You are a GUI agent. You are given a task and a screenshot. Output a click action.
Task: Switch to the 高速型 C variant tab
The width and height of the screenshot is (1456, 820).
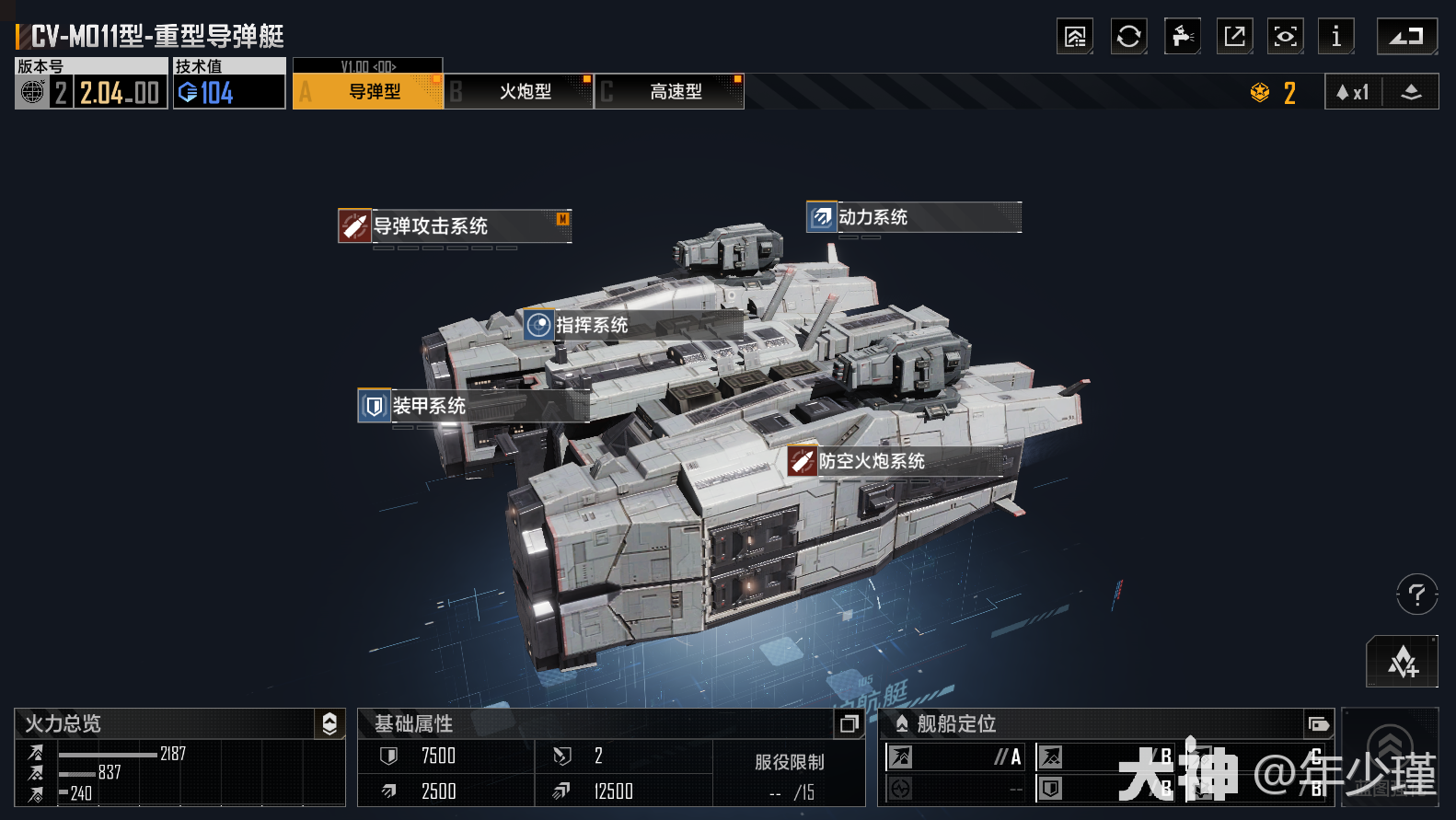[x=669, y=91]
